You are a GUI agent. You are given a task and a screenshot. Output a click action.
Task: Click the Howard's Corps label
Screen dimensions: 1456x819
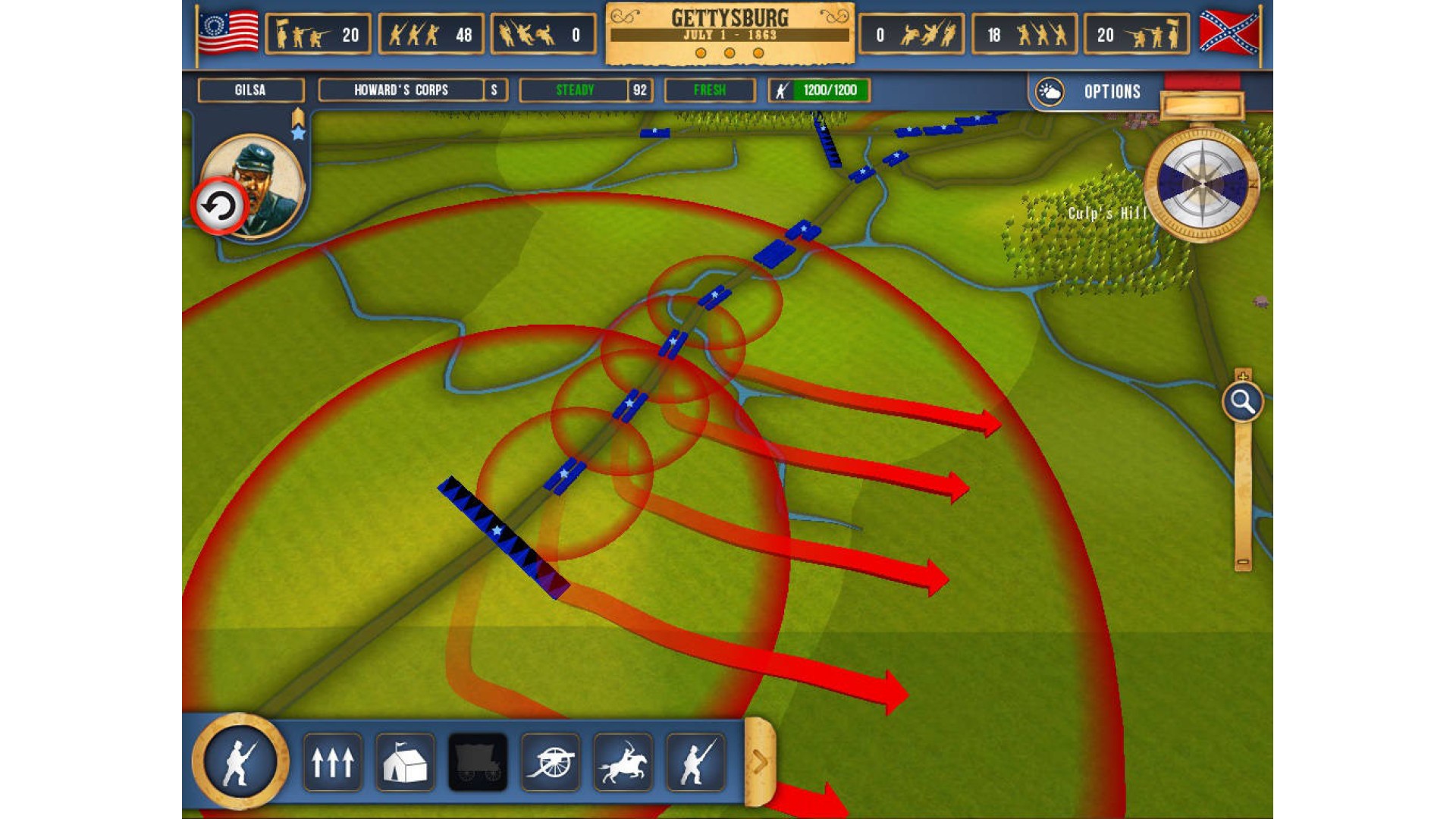401,90
